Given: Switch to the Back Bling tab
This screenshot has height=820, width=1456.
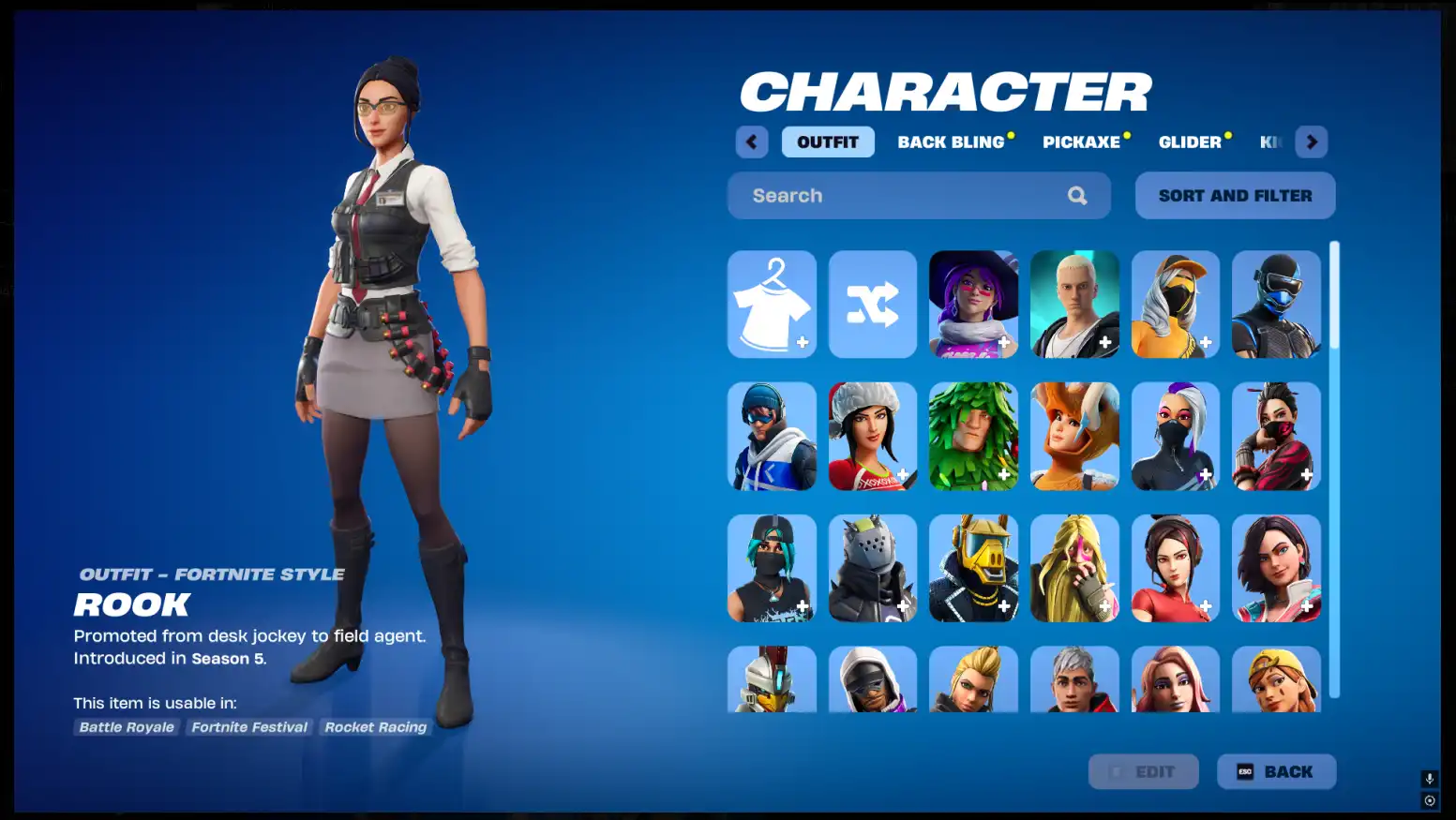Looking at the screenshot, I should pos(951,142).
